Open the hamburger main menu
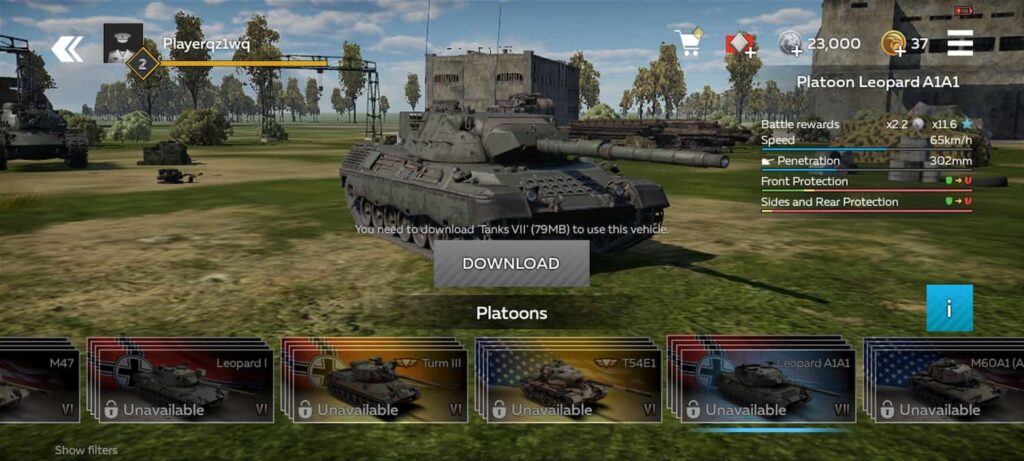Viewport: 1024px width, 461px height. (960, 44)
